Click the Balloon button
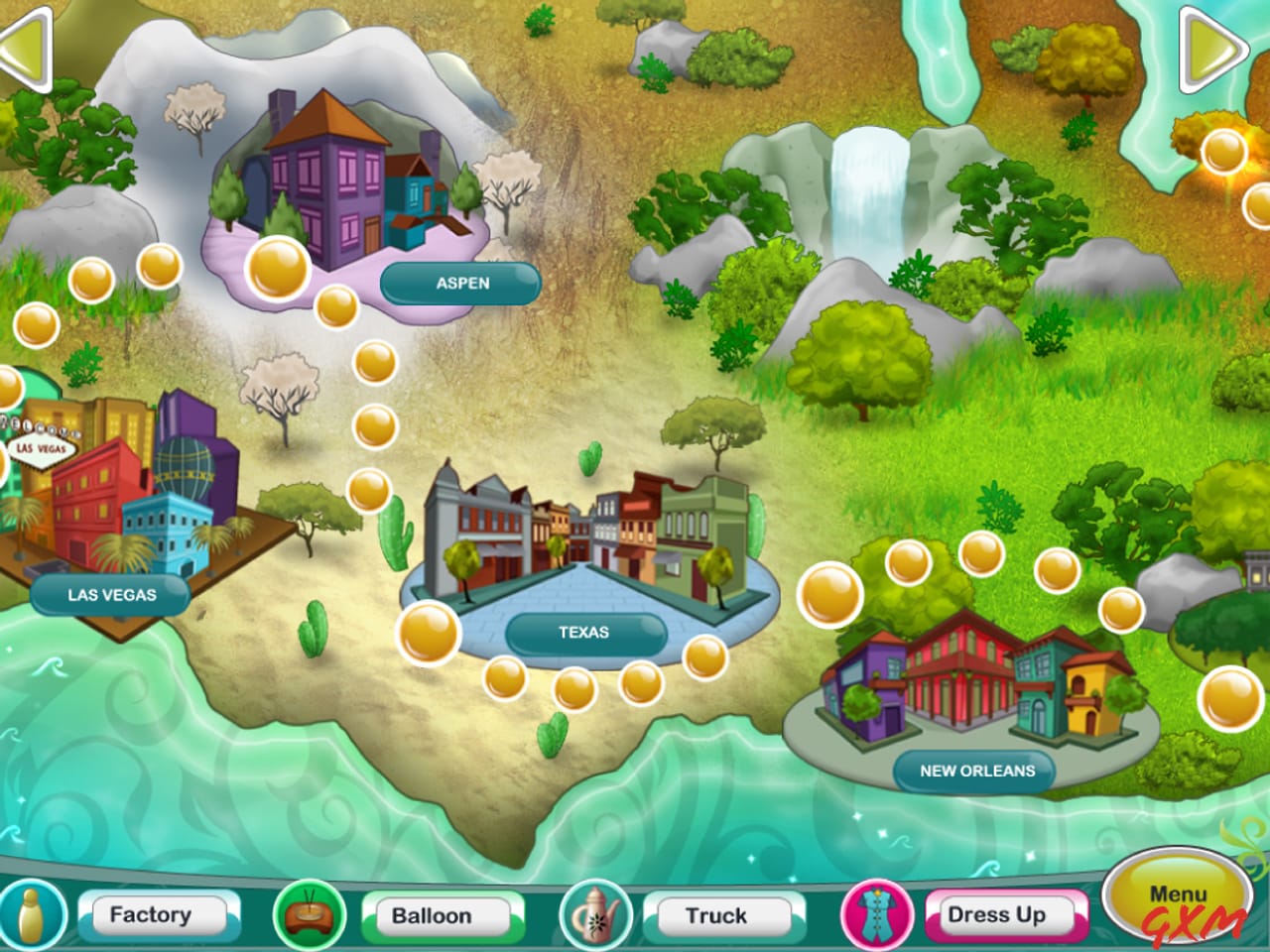Screen dimensions: 1270x952 point(440,915)
